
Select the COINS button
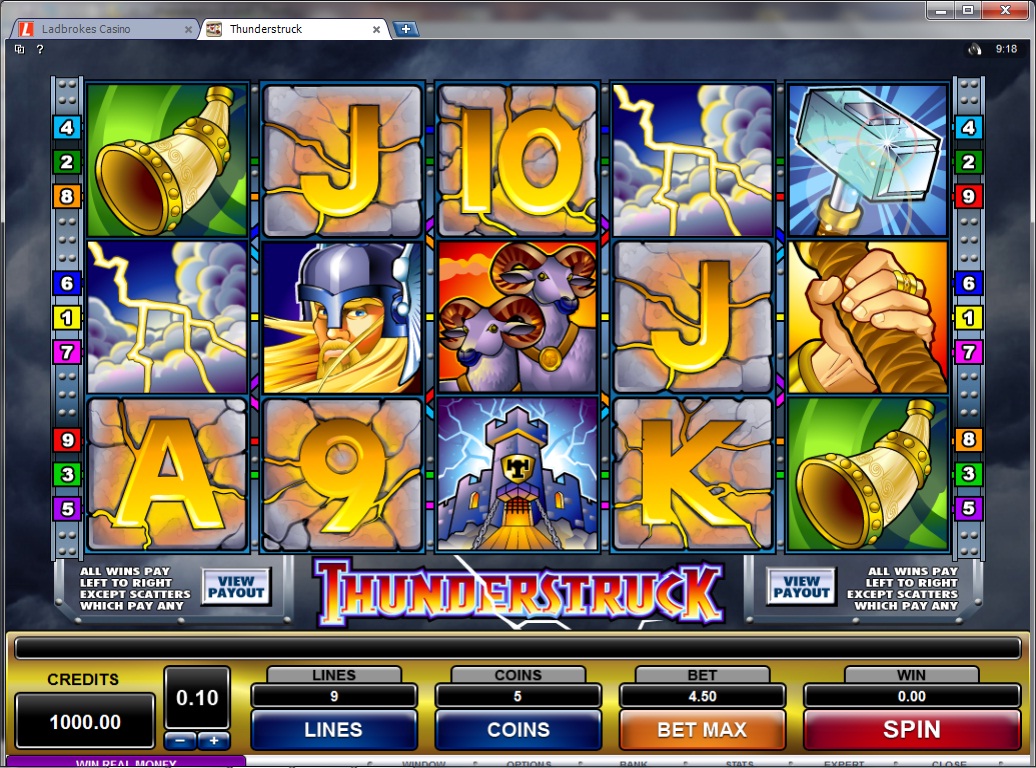point(518,730)
